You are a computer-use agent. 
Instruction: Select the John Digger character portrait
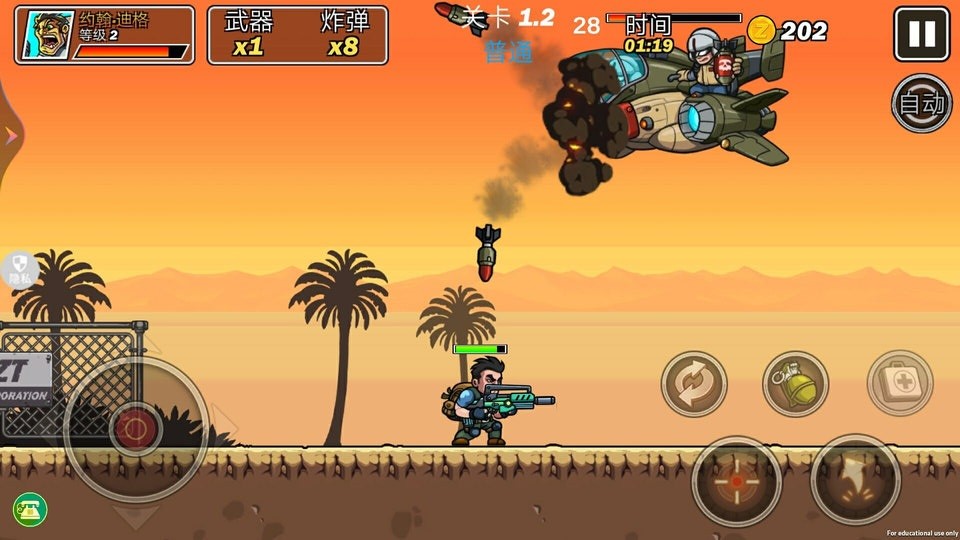[48, 36]
